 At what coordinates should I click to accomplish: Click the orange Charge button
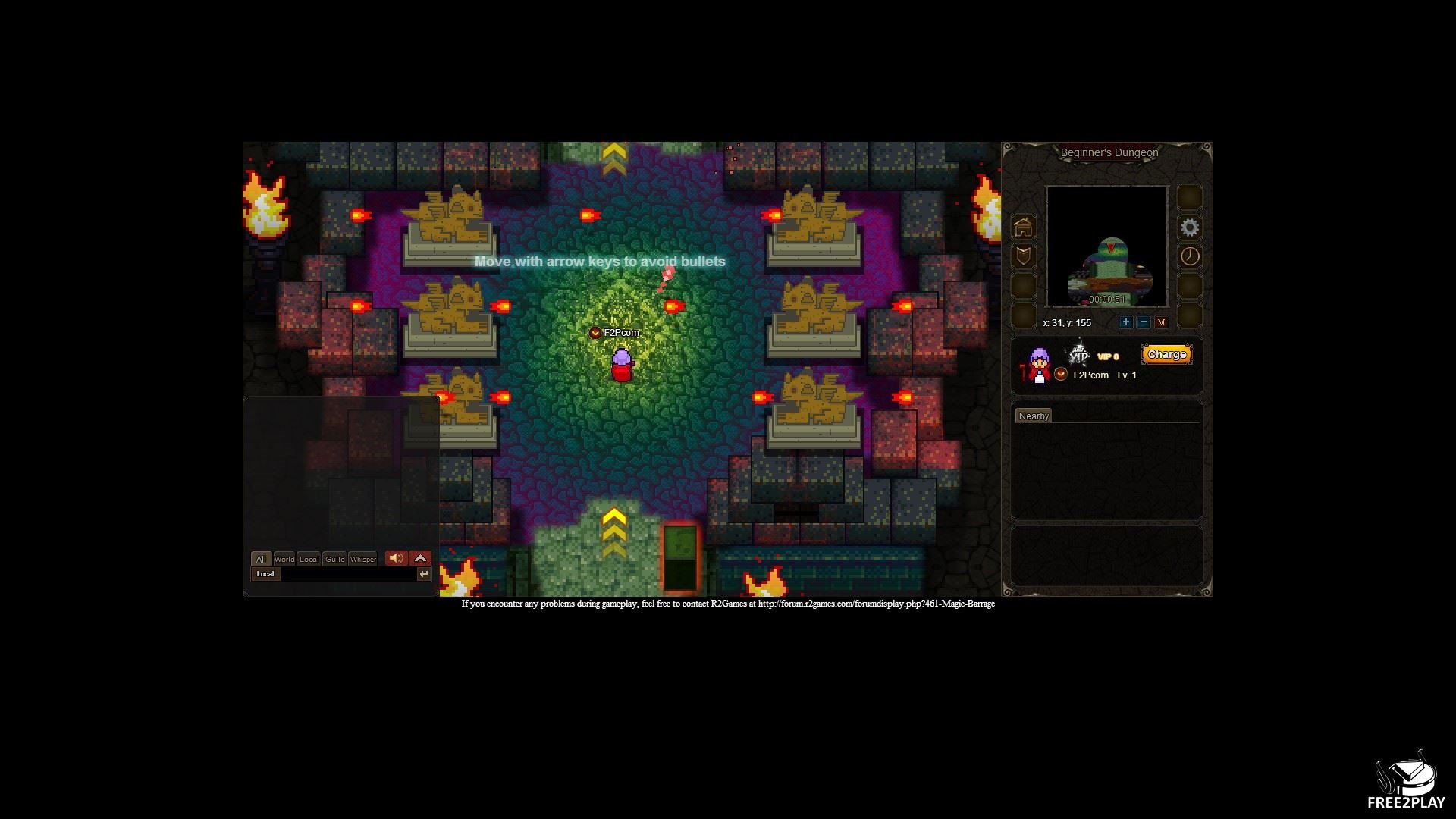point(1166,354)
